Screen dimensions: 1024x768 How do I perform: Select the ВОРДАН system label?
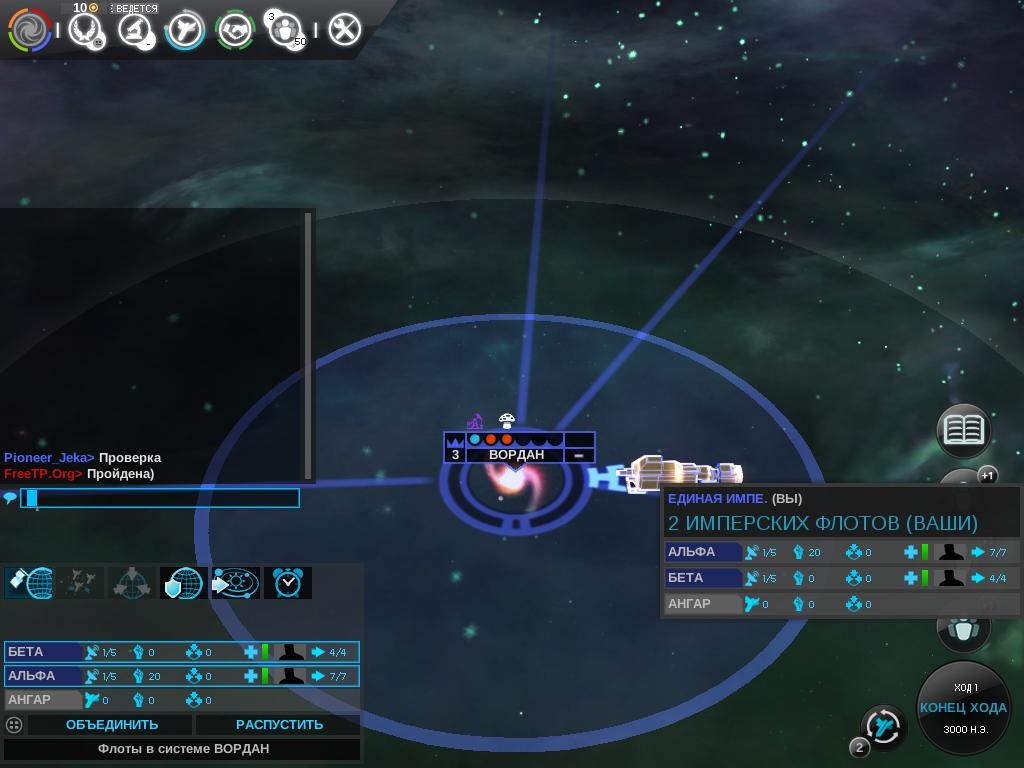(x=516, y=455)
